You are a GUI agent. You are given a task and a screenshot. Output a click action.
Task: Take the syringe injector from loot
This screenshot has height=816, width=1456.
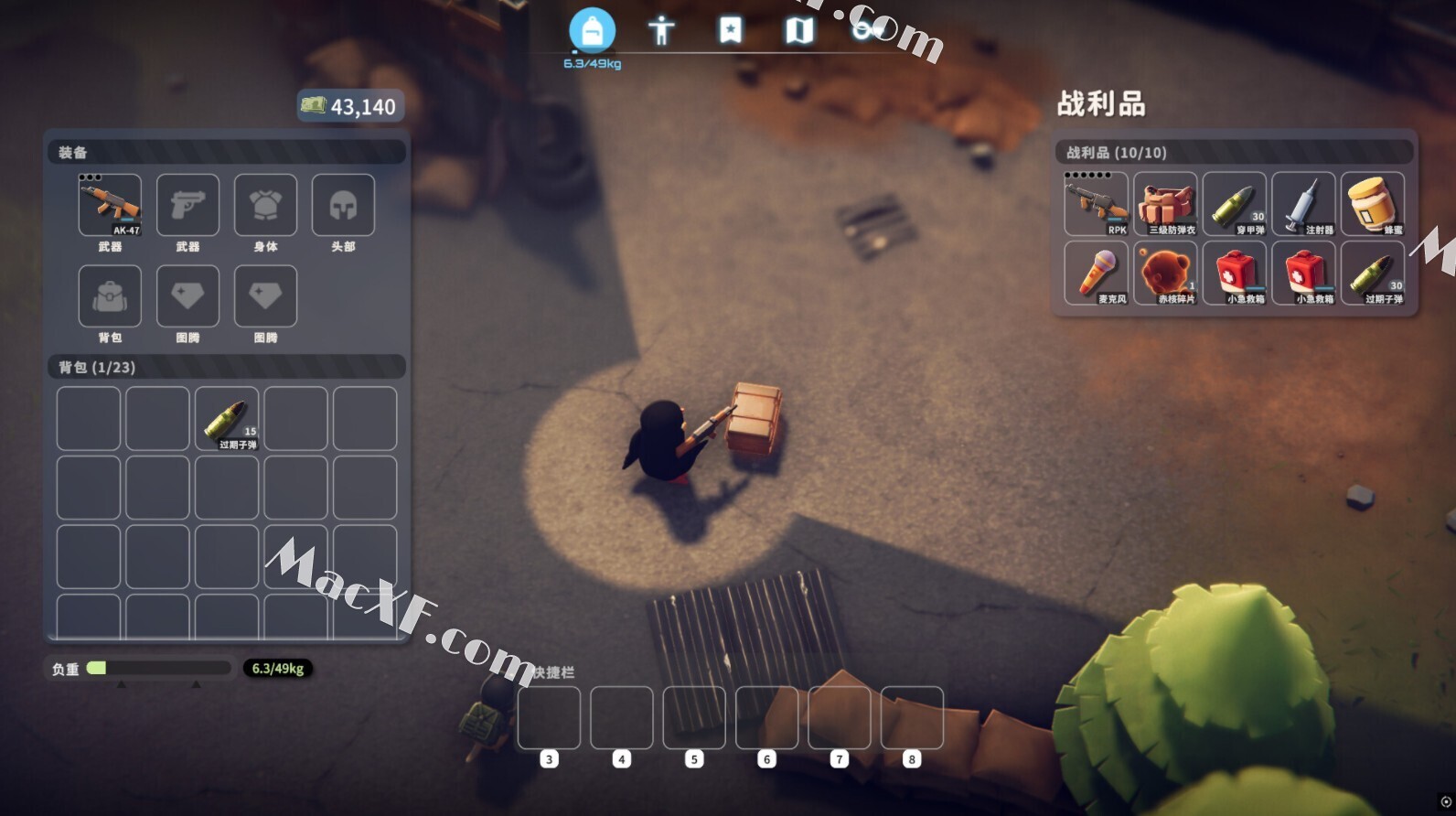(x=1304, y=204)
